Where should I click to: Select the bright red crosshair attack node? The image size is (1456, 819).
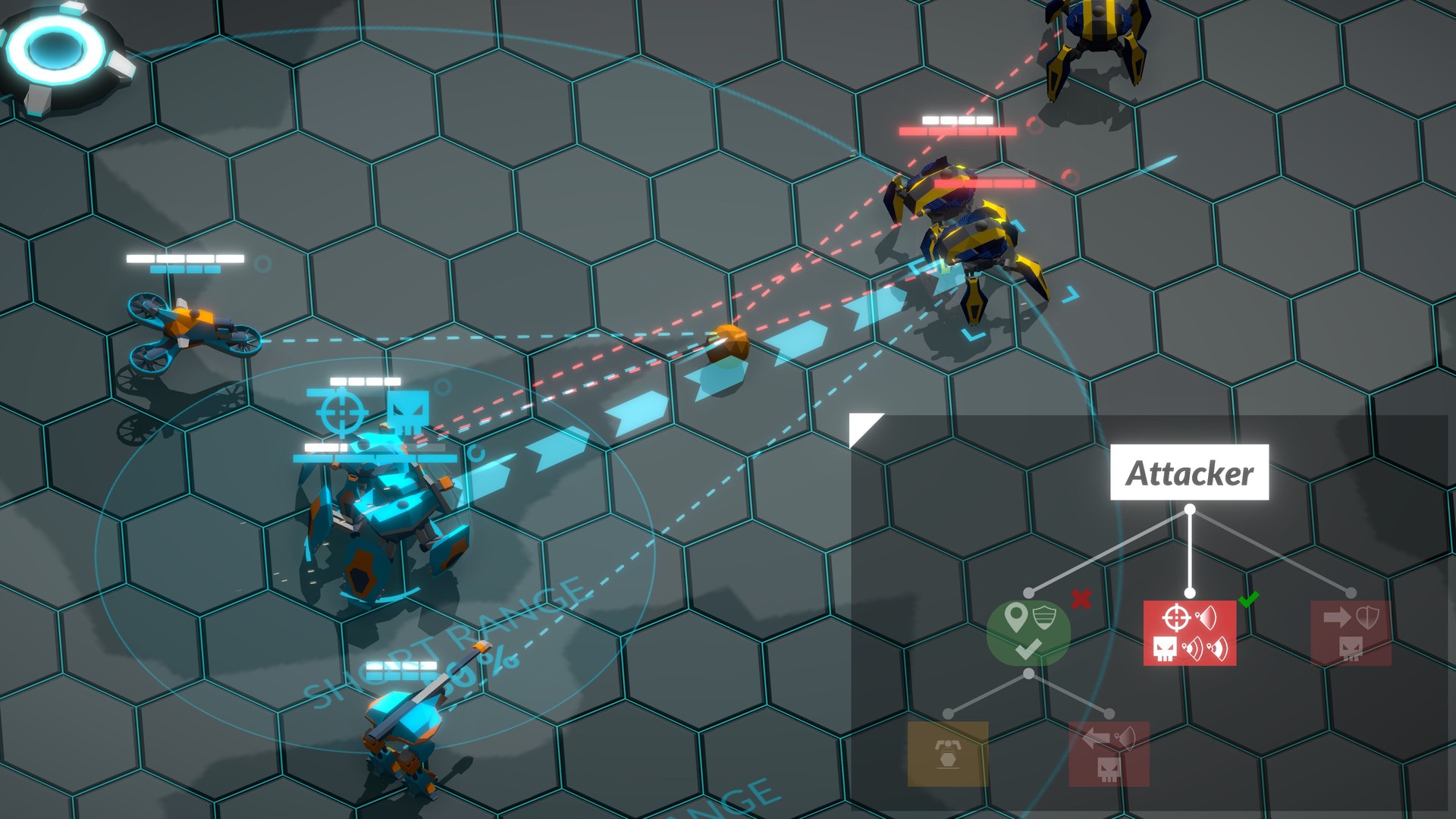(x=1189, y=632)
